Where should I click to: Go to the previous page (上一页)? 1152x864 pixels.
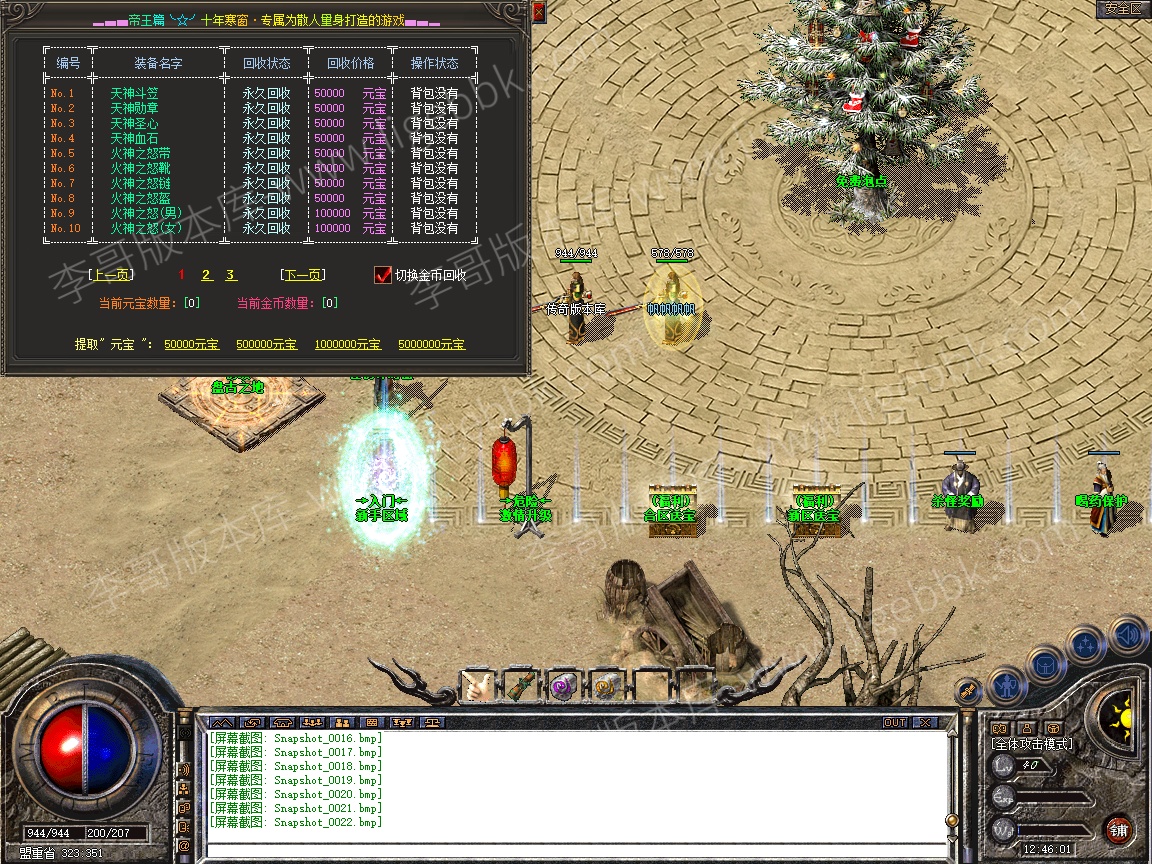click(x=110, y=275)
